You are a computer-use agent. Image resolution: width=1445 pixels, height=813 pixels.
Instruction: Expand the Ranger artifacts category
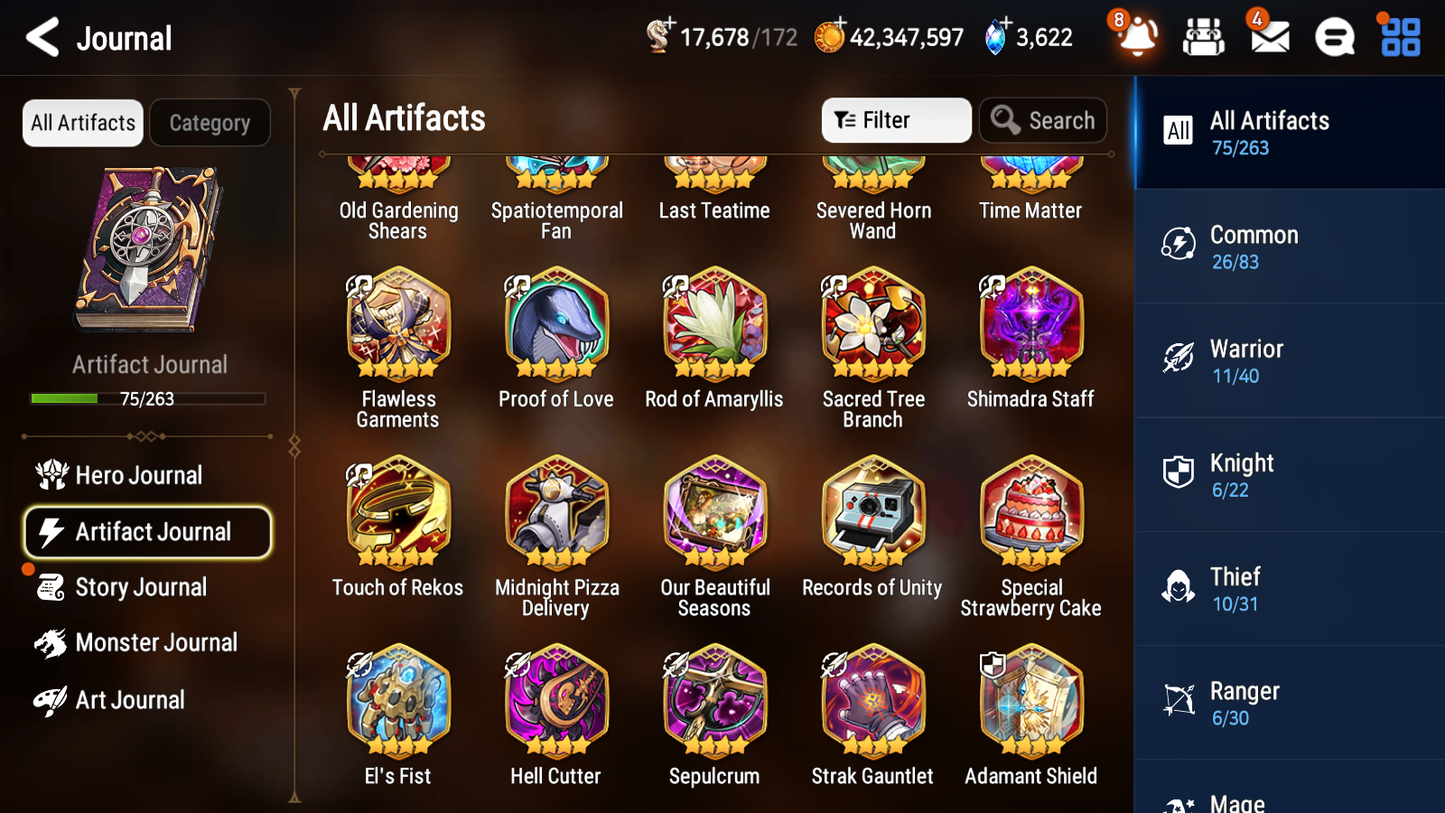click(x=1289, y=702)
